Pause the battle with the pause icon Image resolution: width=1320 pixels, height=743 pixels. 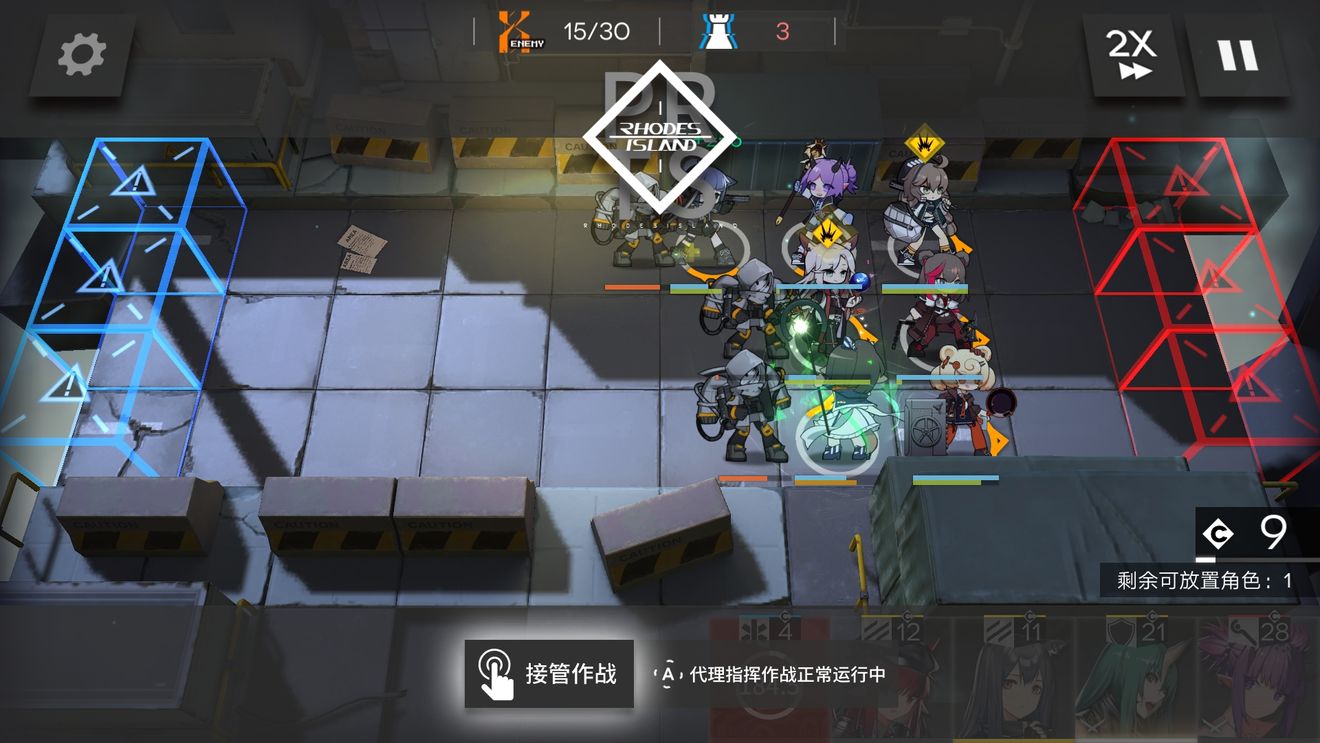(x=1240, y=55)
